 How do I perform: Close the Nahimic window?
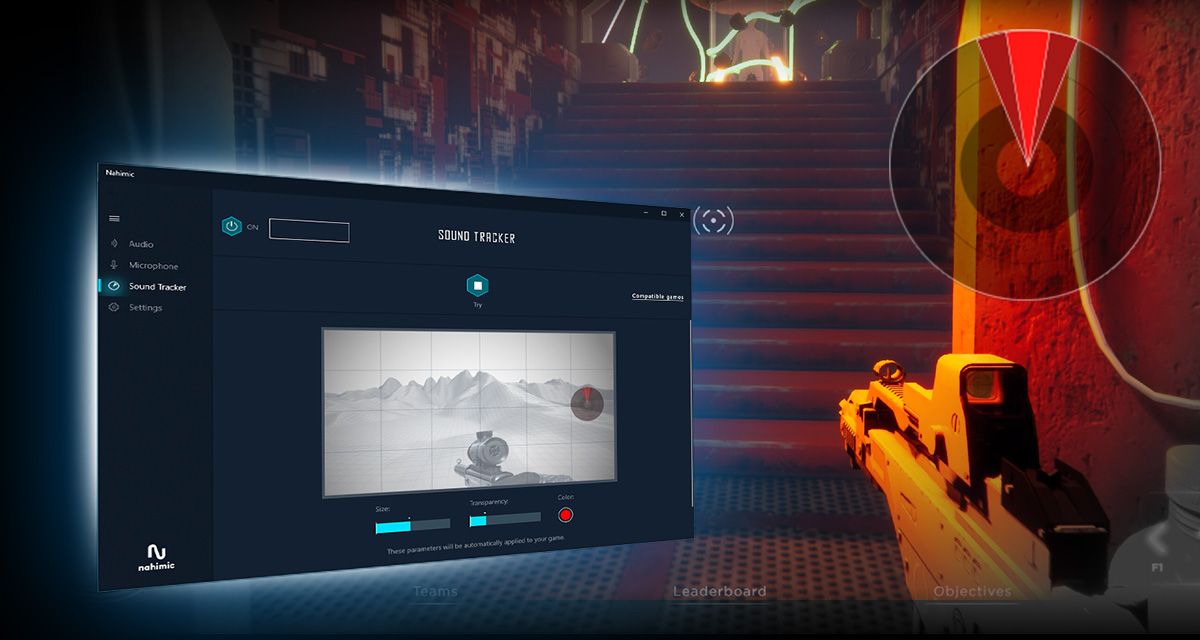pyautogui.click(x=682, y=214)
